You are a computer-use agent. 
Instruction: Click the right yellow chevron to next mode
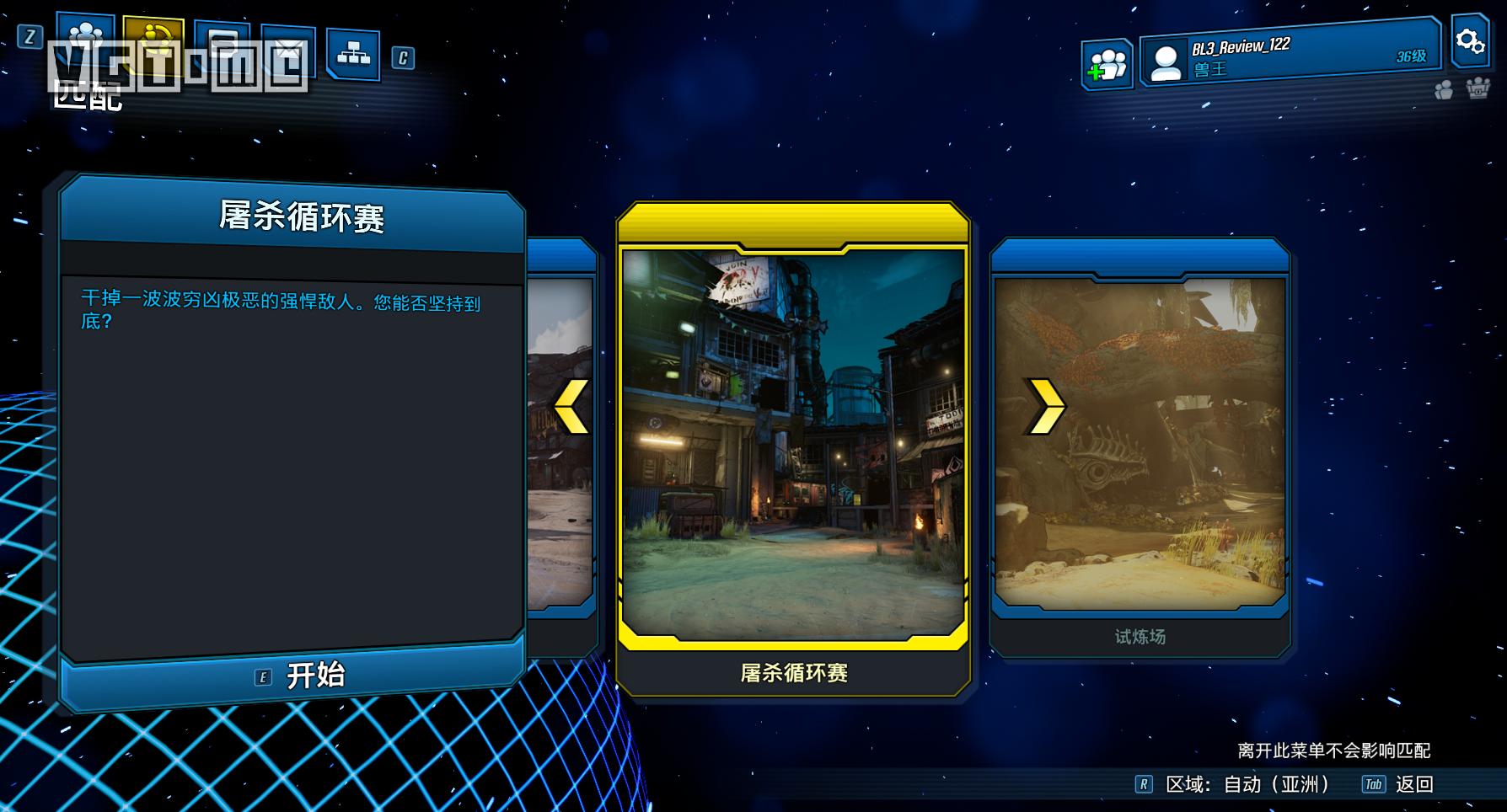click(x=1045, y=406)
